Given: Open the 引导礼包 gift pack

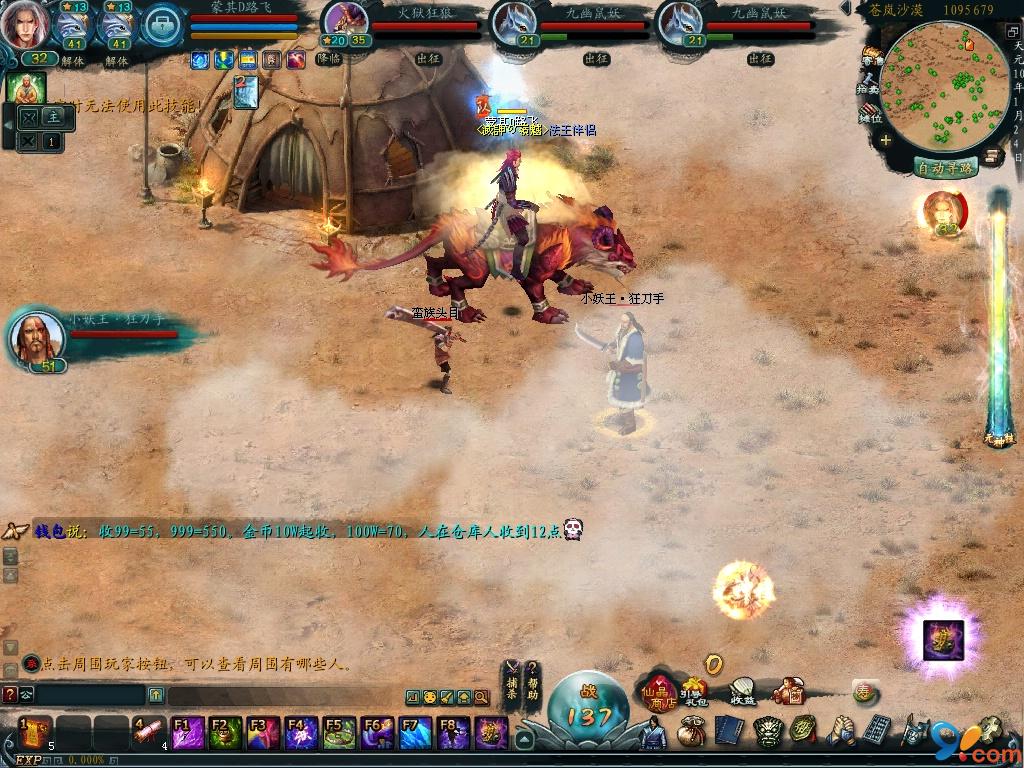Looking at the screenshot, I should click(x=693, y=692).
